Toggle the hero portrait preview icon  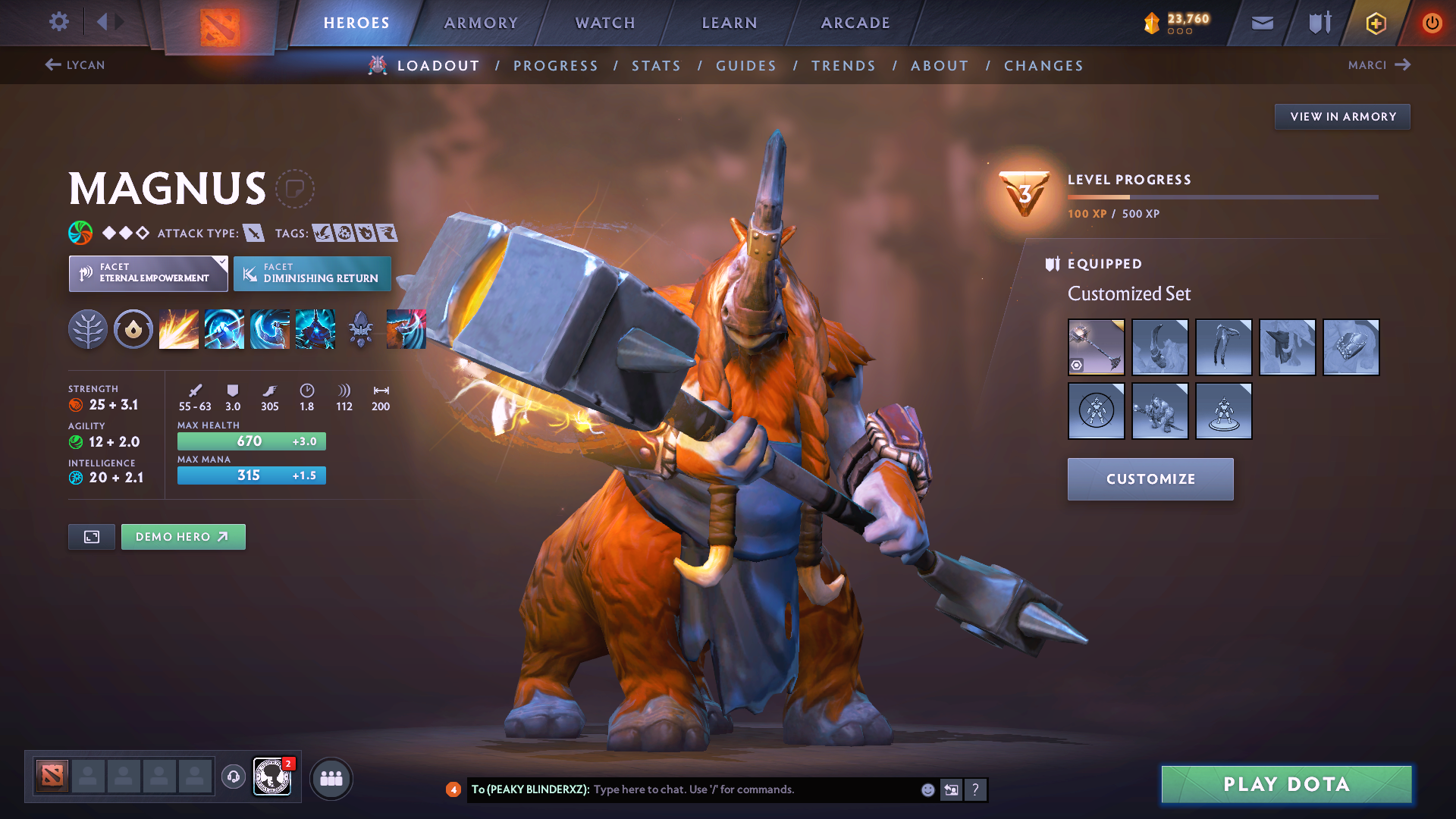[x=91, y=536]
